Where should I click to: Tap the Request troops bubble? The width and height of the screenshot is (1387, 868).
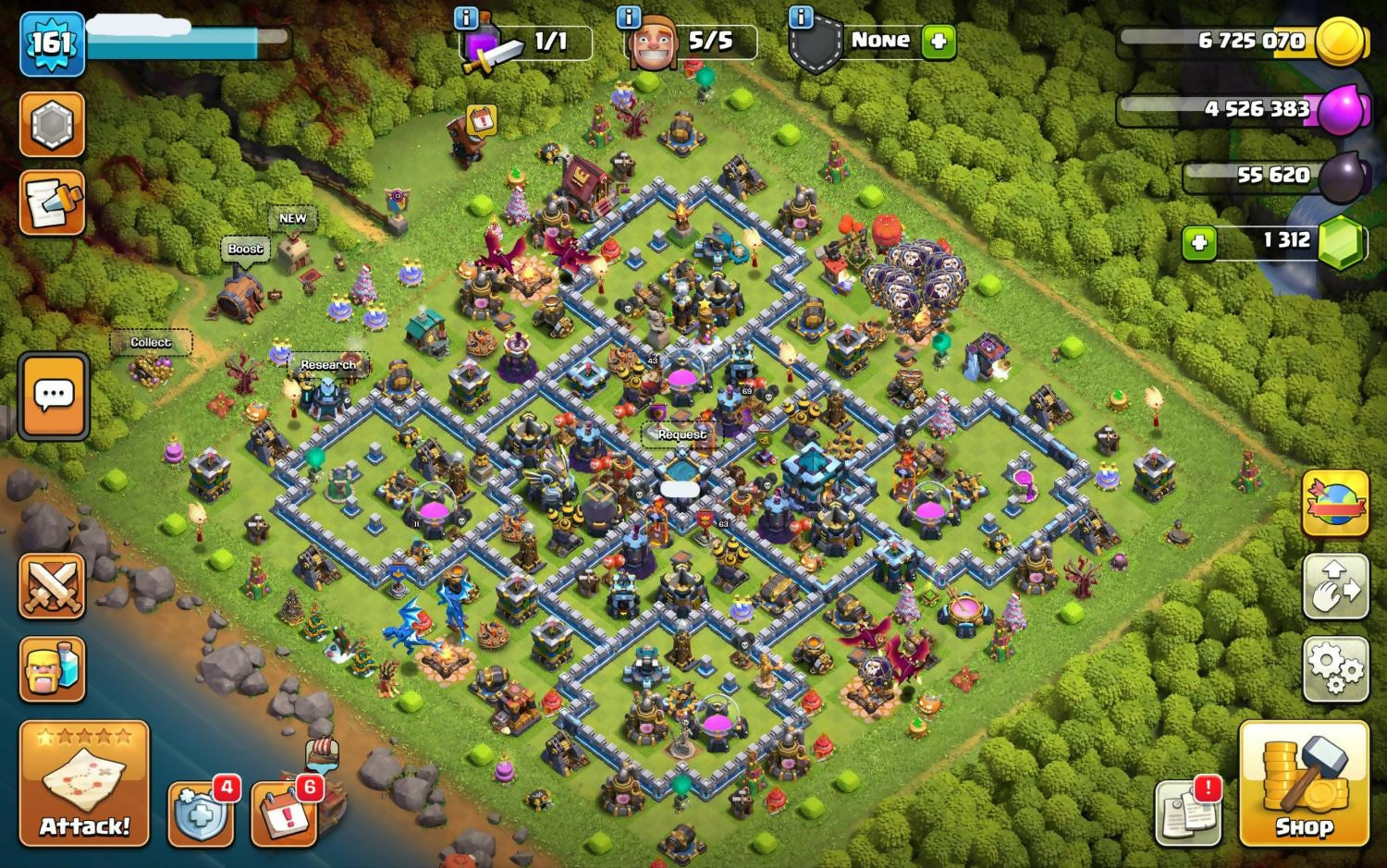(x=681, y=434)
